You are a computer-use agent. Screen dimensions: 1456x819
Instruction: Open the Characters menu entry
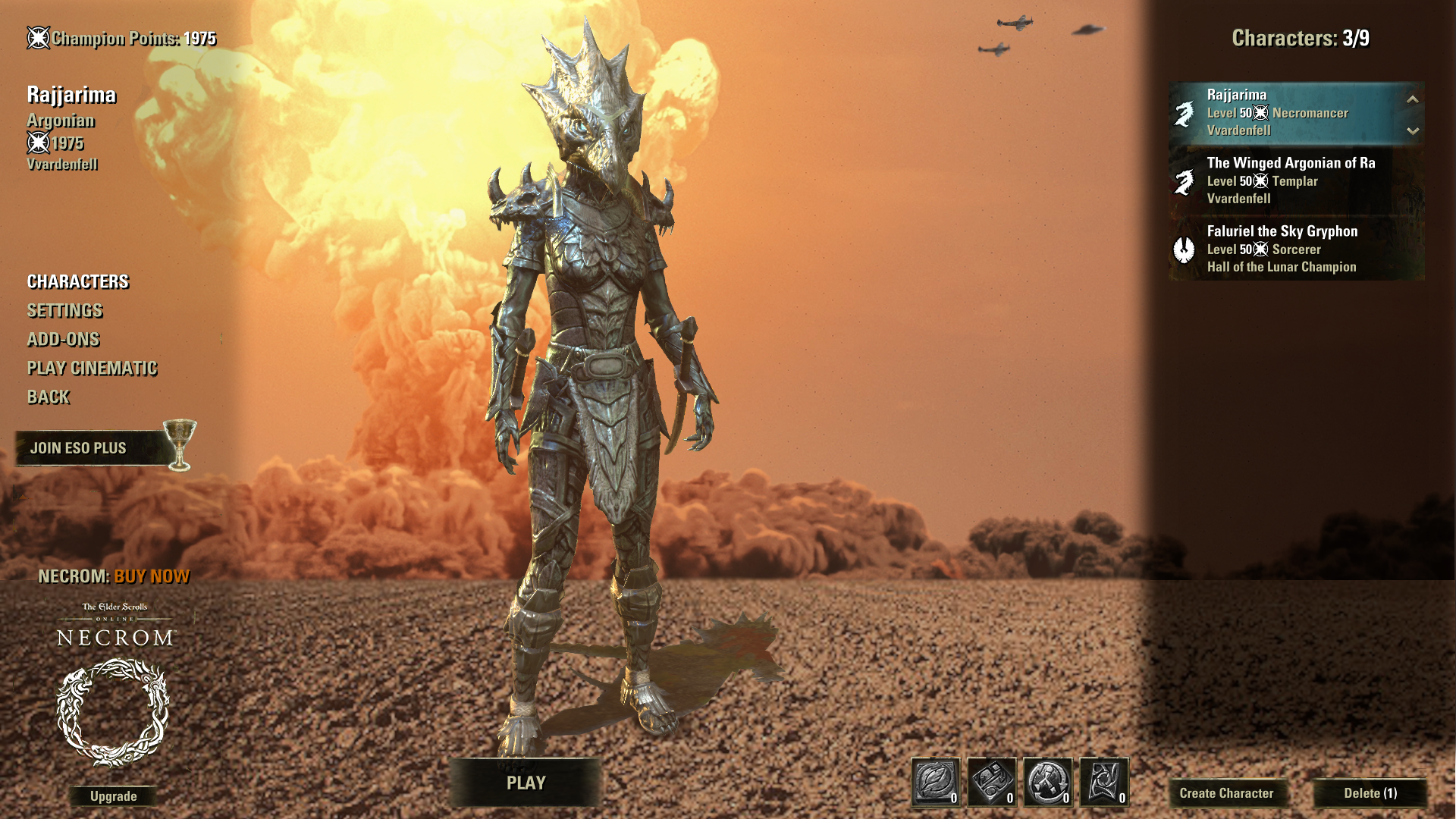(x=78, y=282)
